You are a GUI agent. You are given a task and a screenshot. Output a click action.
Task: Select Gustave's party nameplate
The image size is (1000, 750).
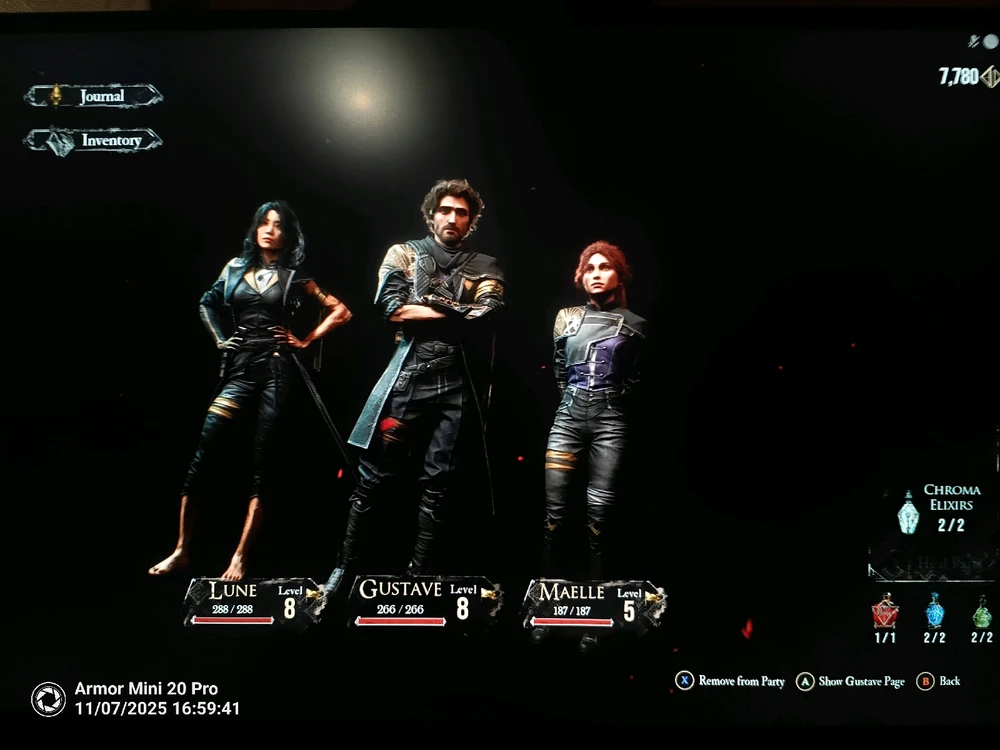point(425,601)
